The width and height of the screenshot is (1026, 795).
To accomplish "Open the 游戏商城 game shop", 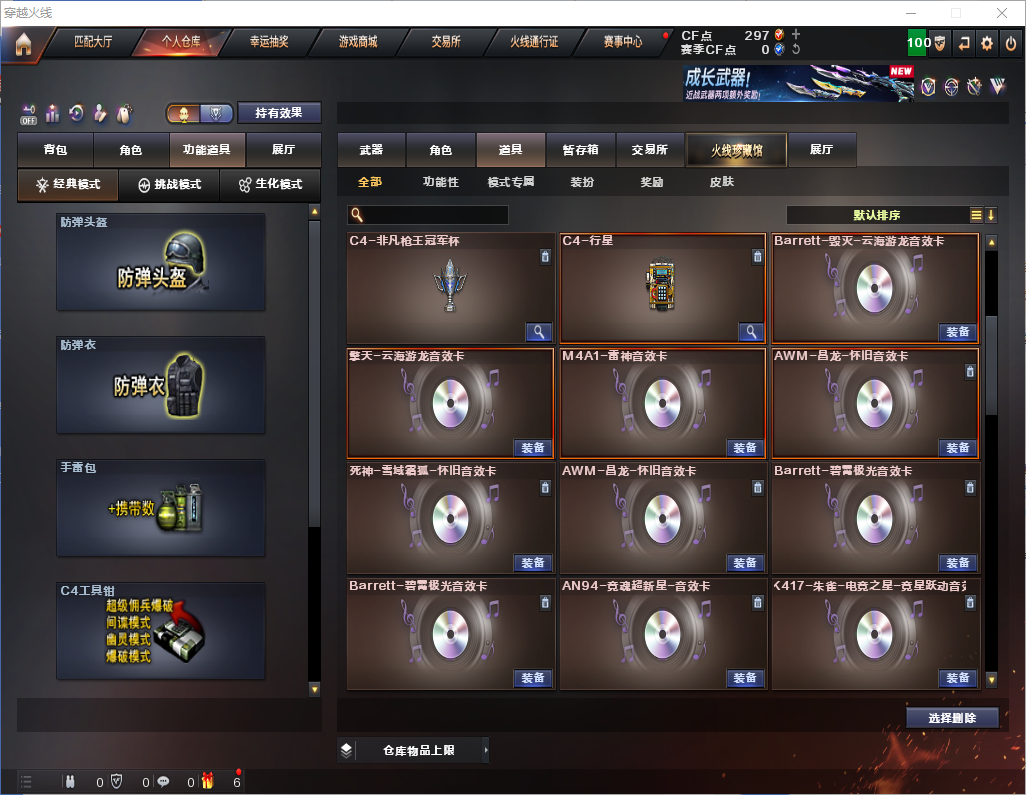I will point(358,42).
